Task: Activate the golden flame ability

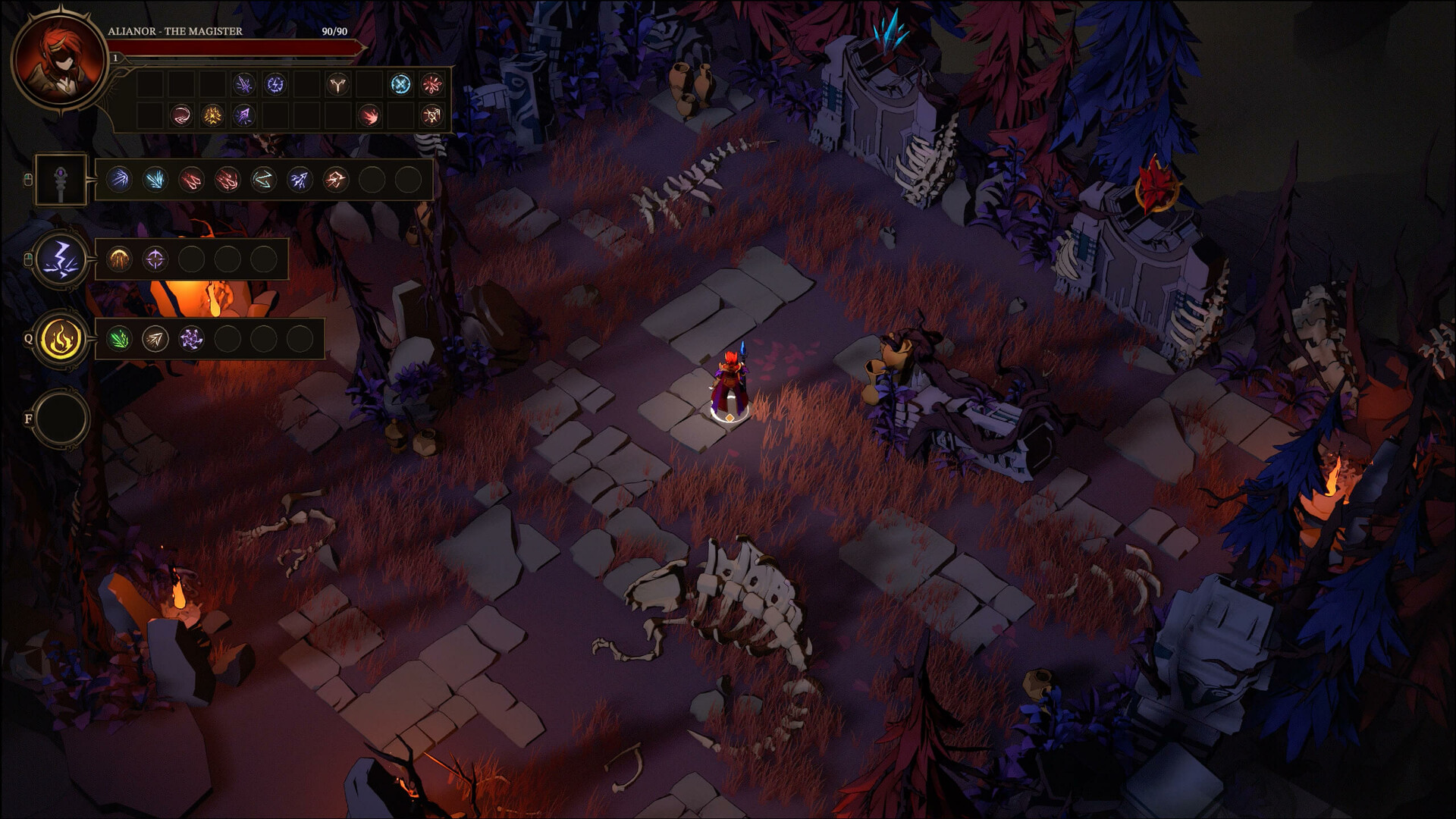Action: (x=61, y=339)
